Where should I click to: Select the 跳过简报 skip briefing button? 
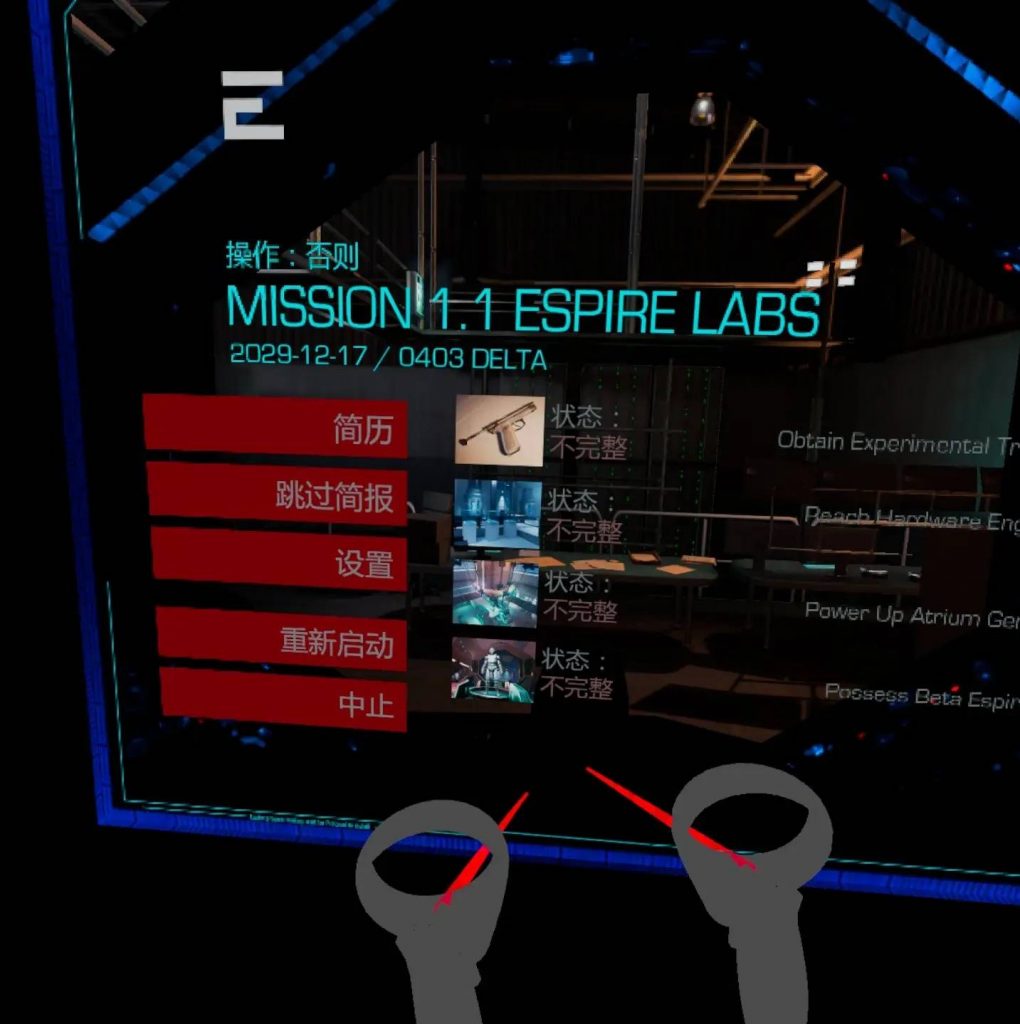tap(278, 494)
